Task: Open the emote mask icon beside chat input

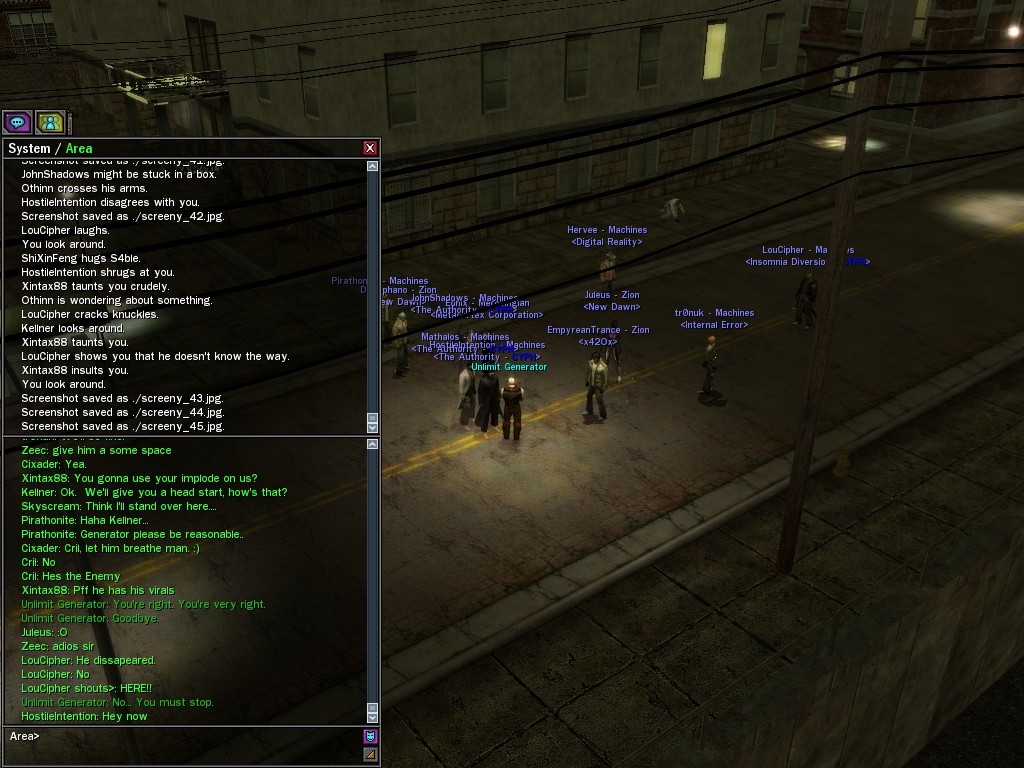Action: (370, 737)
